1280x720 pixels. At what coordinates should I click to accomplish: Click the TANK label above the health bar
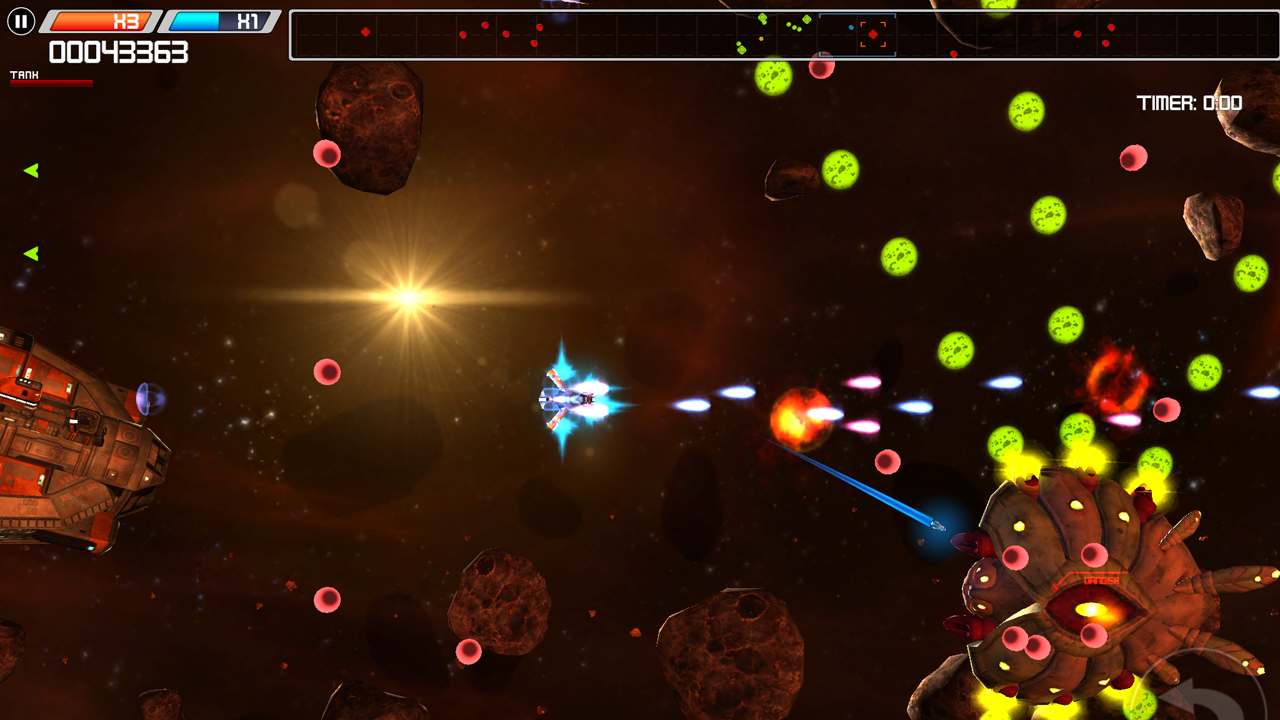[x=22, y=73]
